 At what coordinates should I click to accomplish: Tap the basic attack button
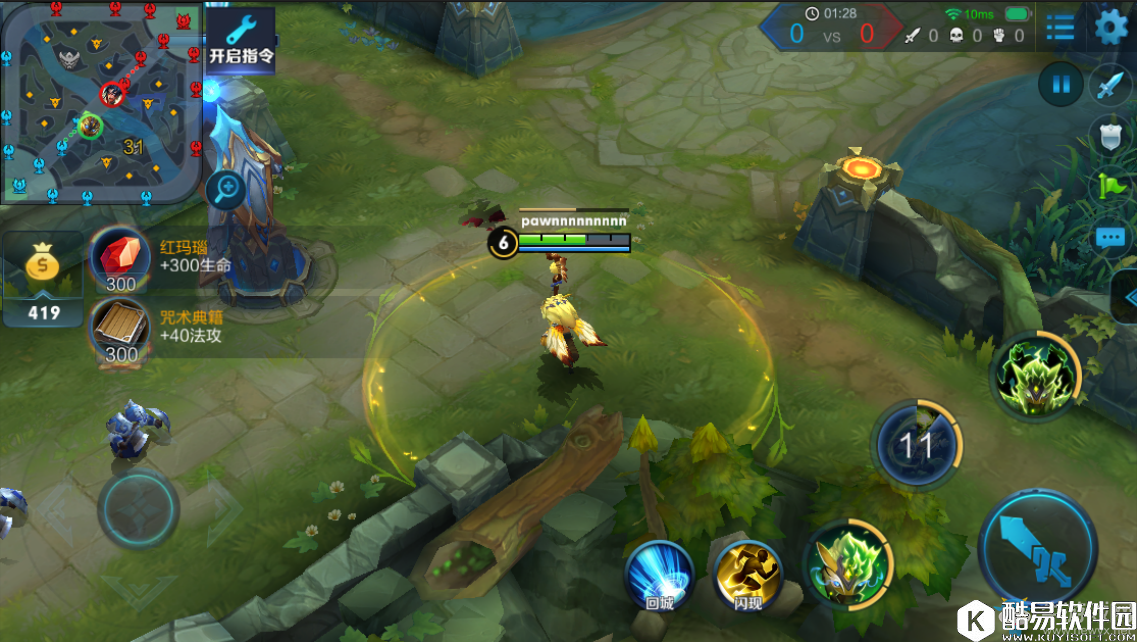point(1037,550)
